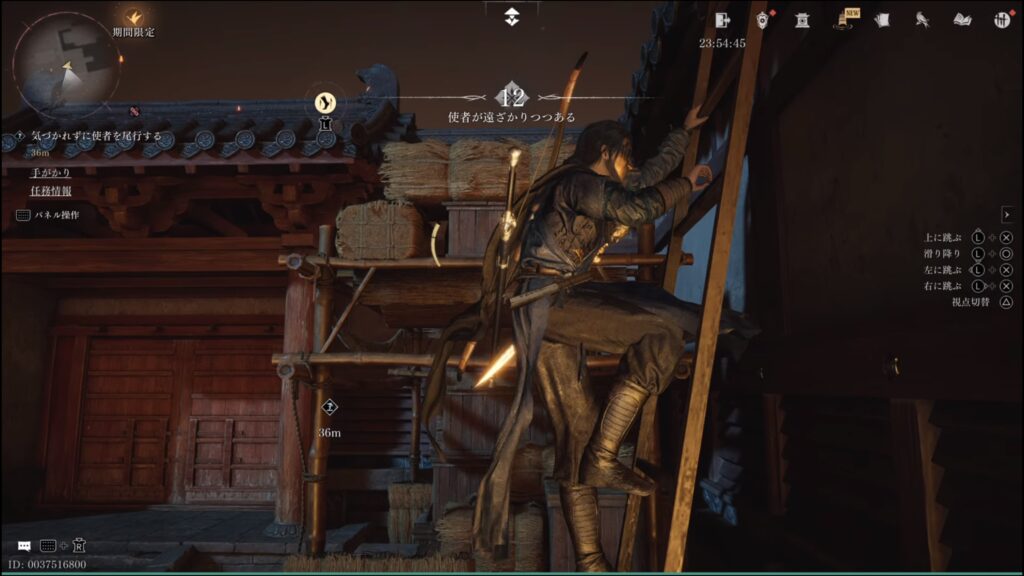Screen dimensions: 1024x576
Task: Click the glowing stealth indicator icon
Action: coord(325,101)
